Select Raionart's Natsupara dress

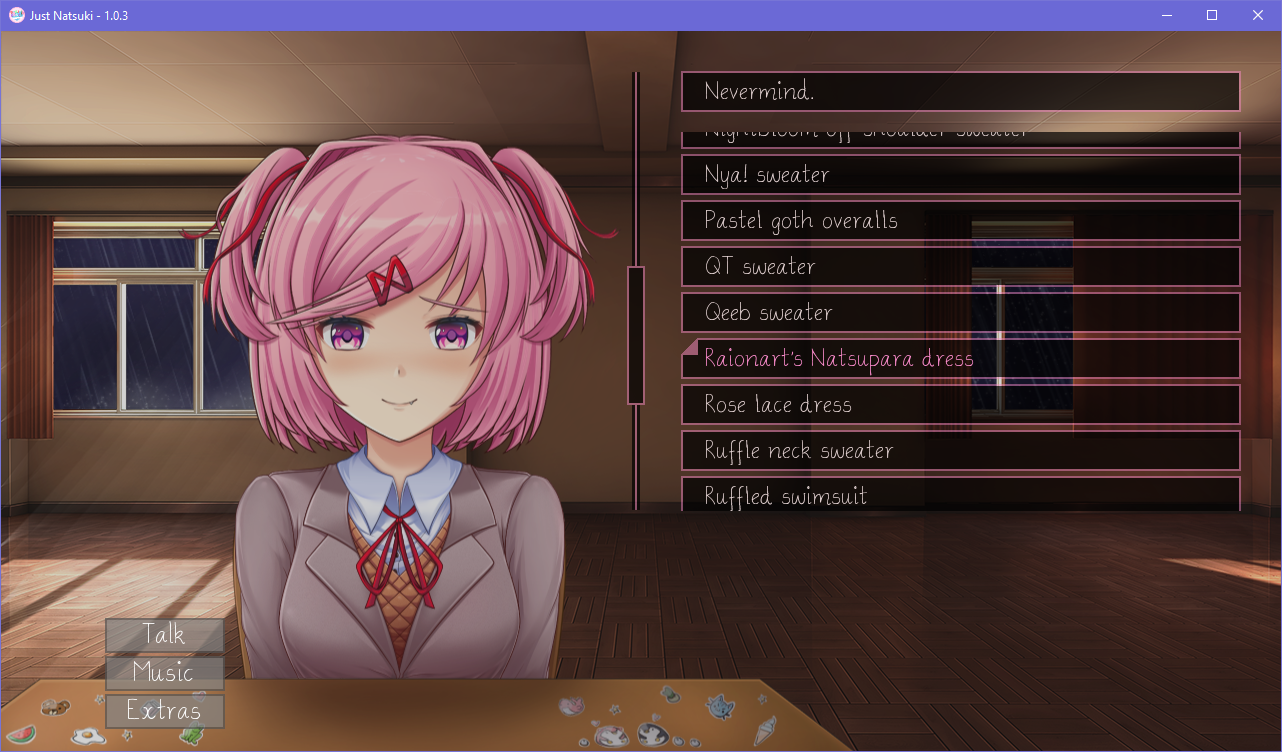pos(960,357)
